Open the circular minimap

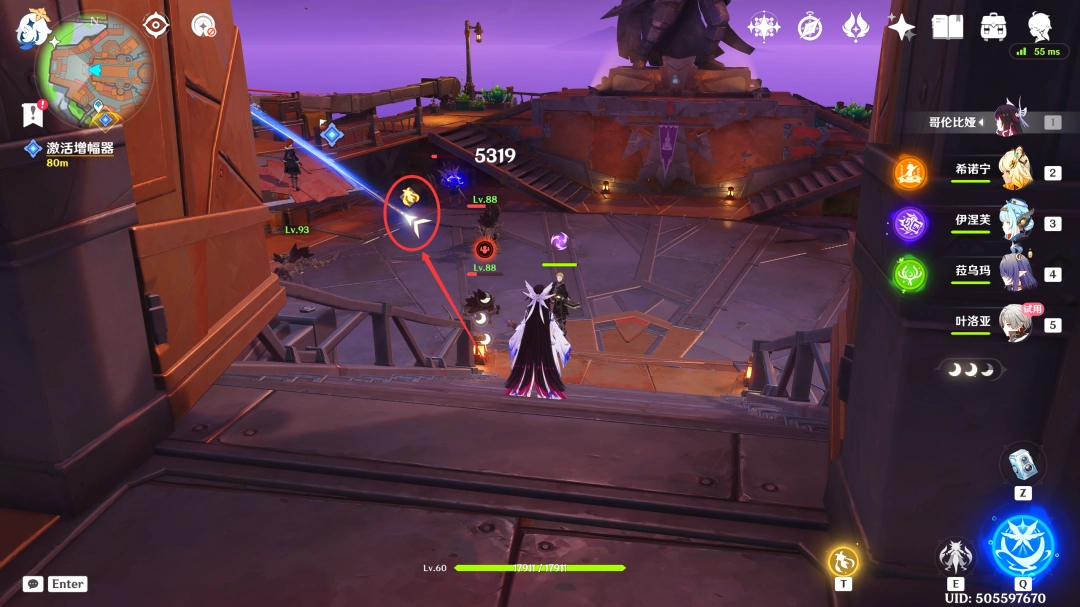click(x=94, y=70)
